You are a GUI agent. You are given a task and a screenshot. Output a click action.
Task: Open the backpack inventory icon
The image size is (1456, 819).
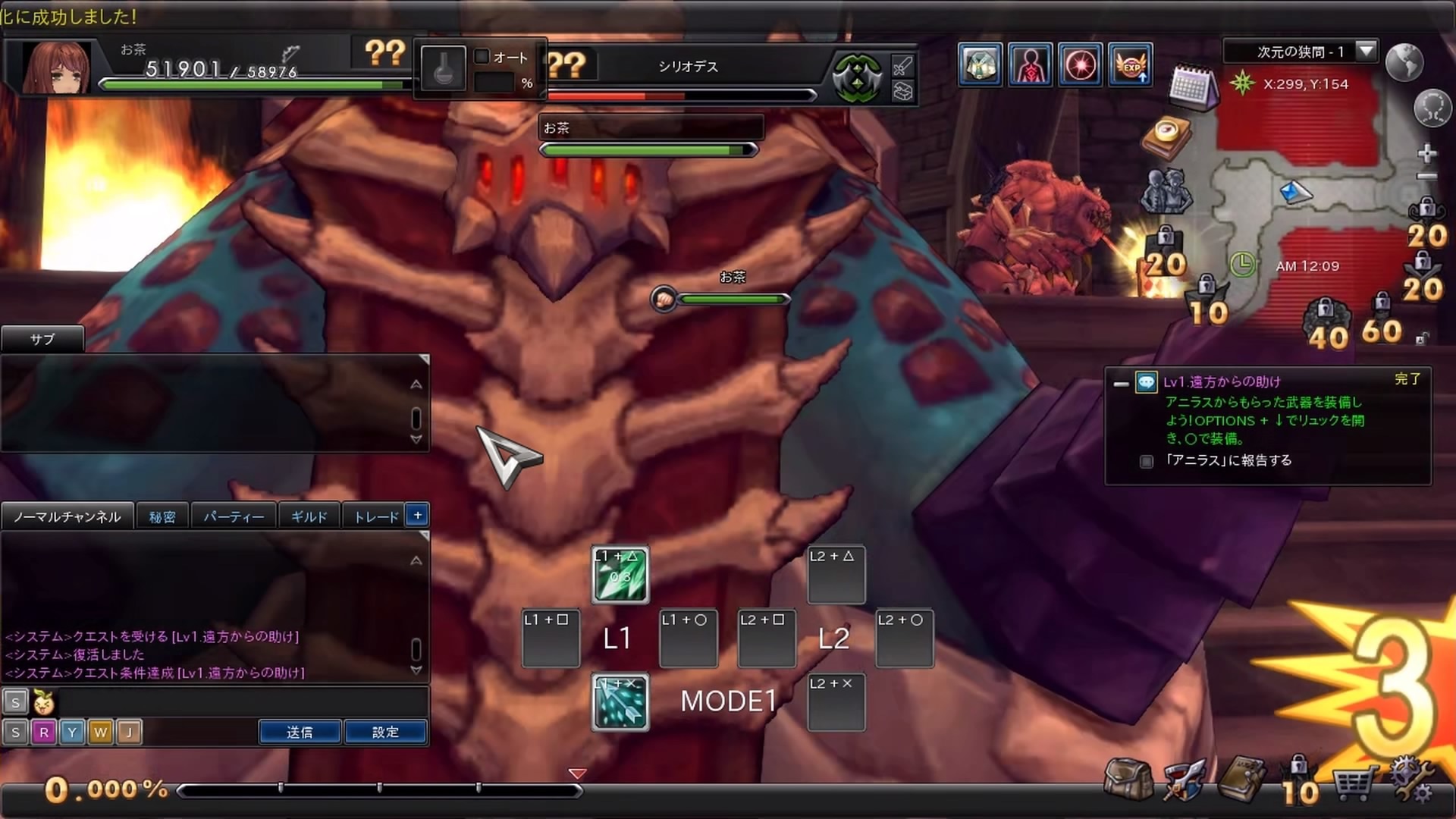(x=1129, y=779)
